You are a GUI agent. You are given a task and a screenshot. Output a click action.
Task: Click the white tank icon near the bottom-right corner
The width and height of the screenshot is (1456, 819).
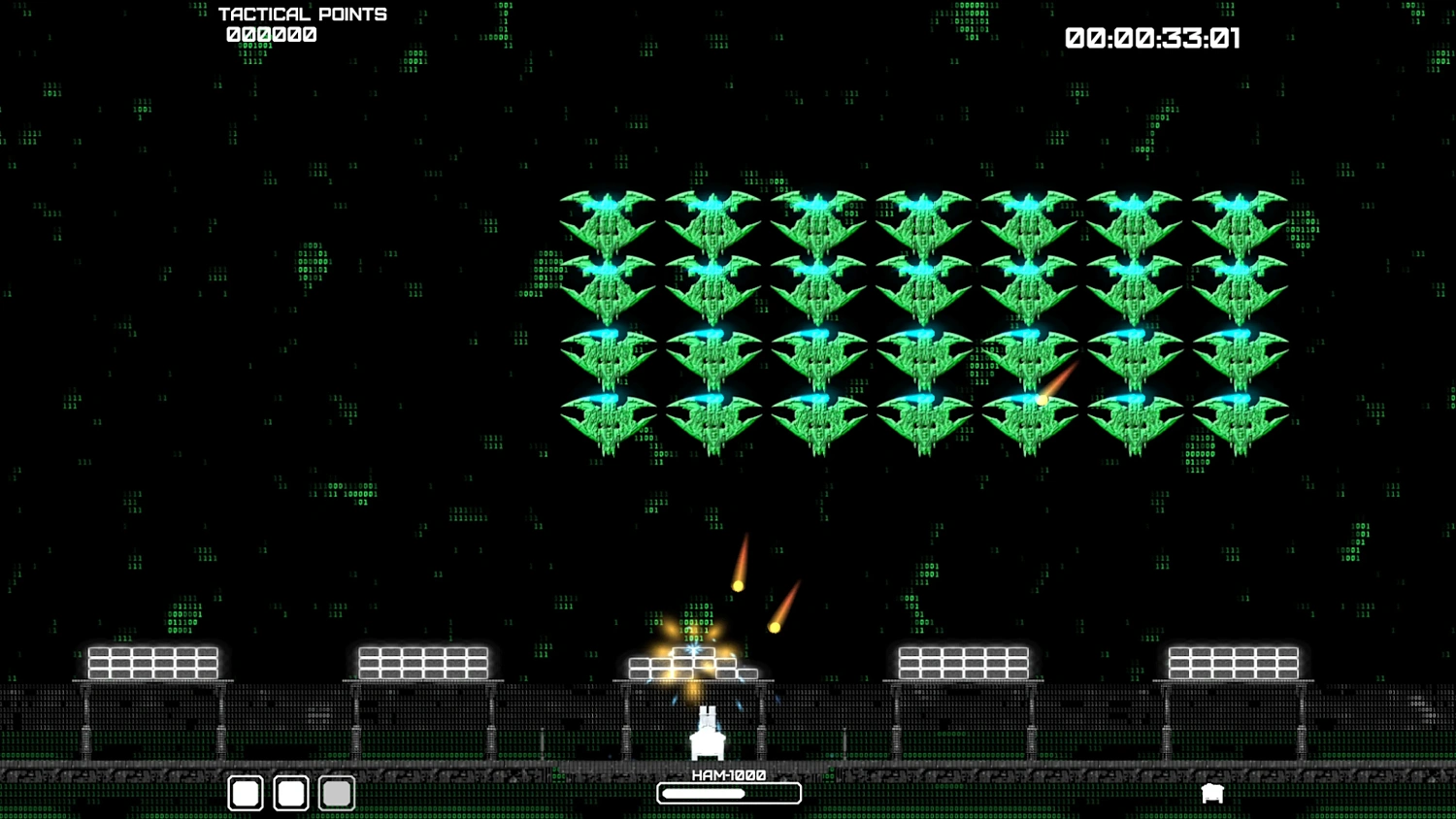[x=1212, y=793]
